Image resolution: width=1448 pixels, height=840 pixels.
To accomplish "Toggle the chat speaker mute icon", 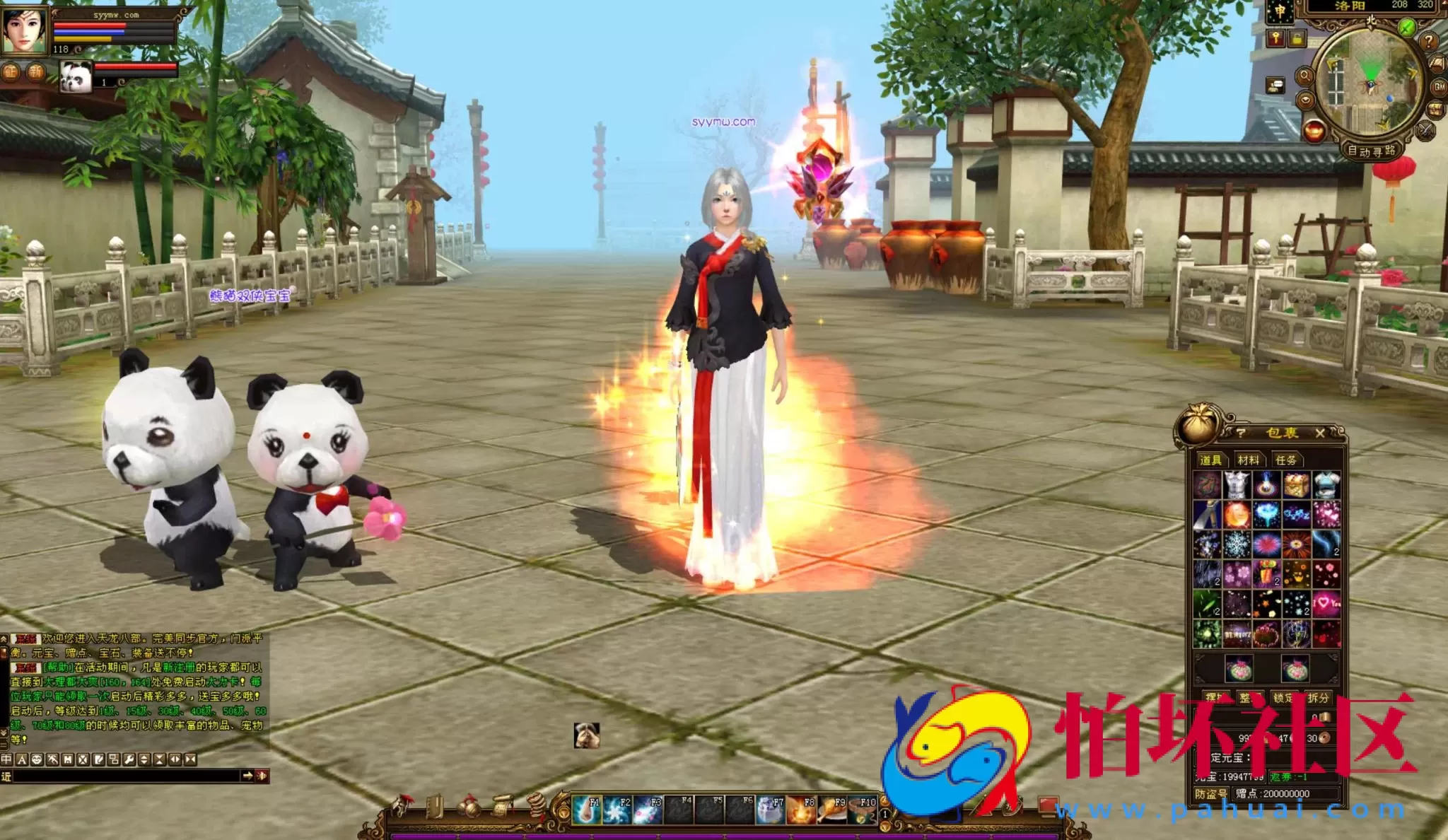I will click(x=262, y=776).
